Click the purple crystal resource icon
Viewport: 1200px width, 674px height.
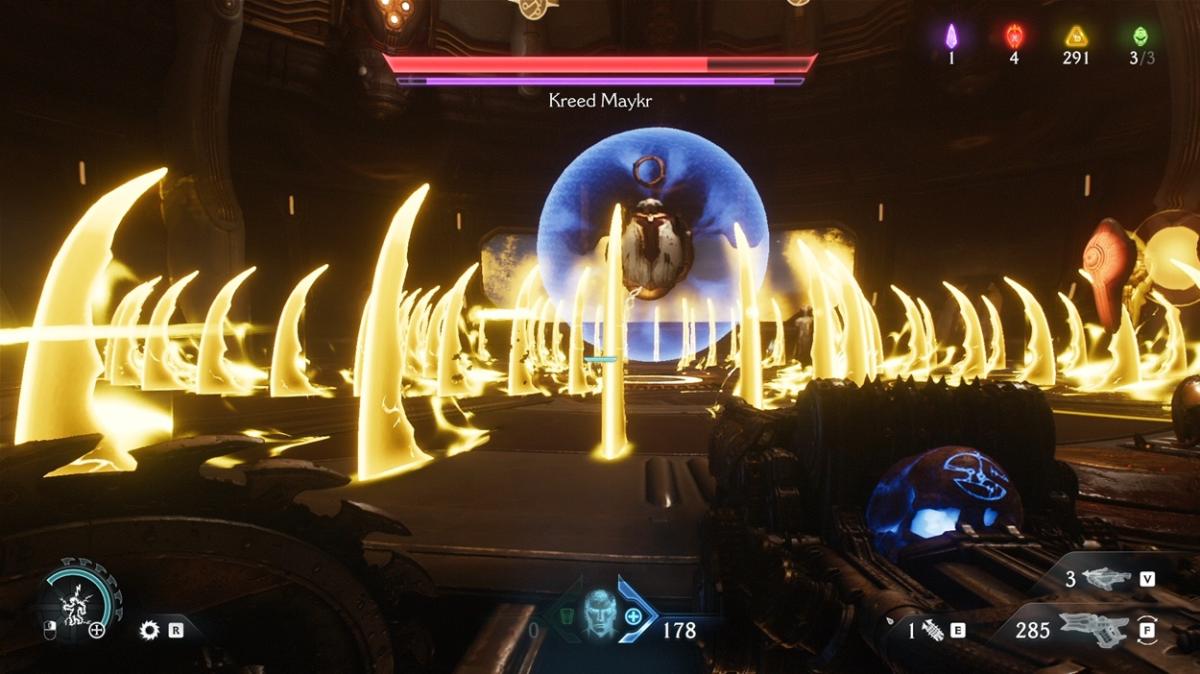[951, 37]
